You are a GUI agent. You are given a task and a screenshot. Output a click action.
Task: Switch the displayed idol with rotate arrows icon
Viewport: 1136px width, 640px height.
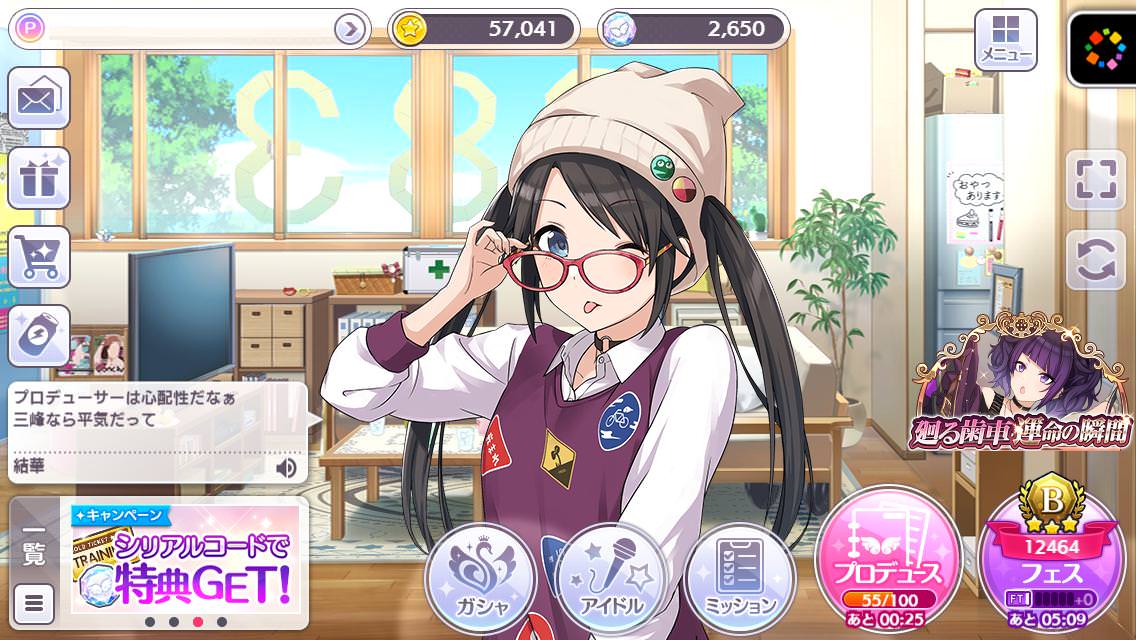[1095, 260]
